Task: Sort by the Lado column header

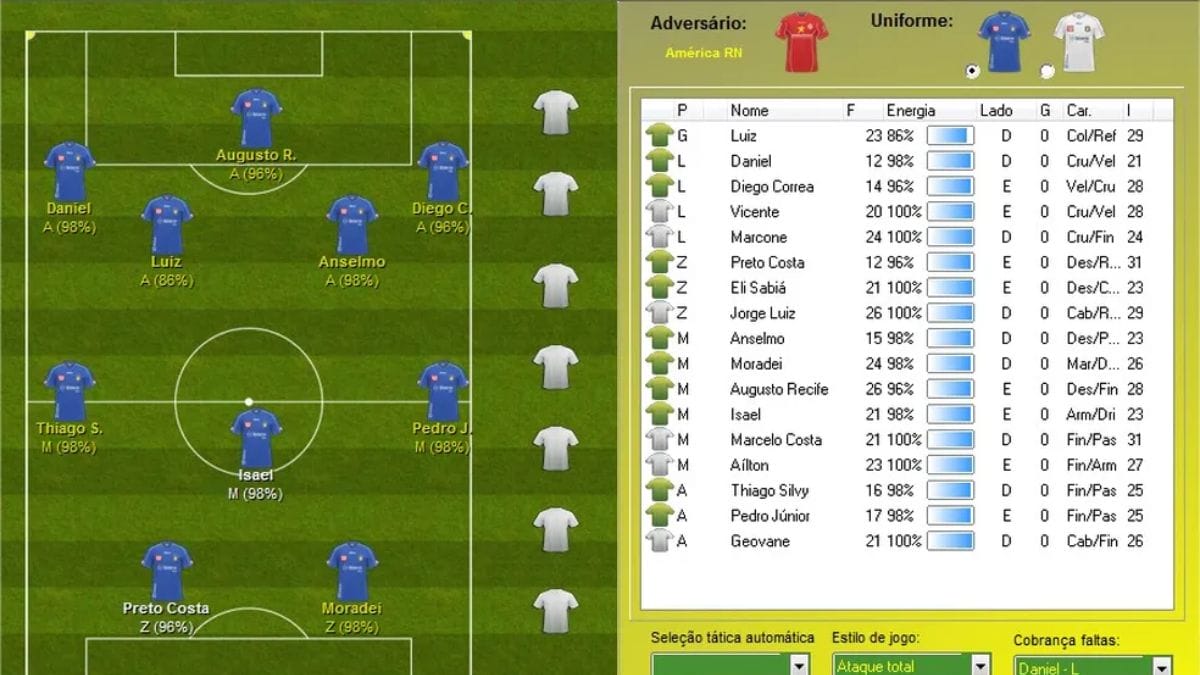Action: point(995,111)
